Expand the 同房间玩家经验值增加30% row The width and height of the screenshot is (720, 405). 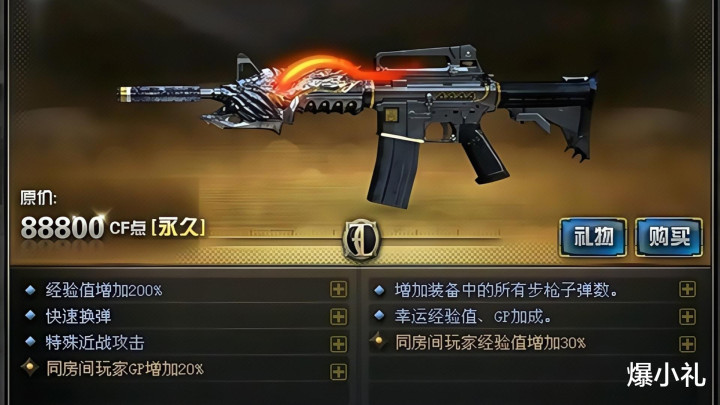click(688, 343)
